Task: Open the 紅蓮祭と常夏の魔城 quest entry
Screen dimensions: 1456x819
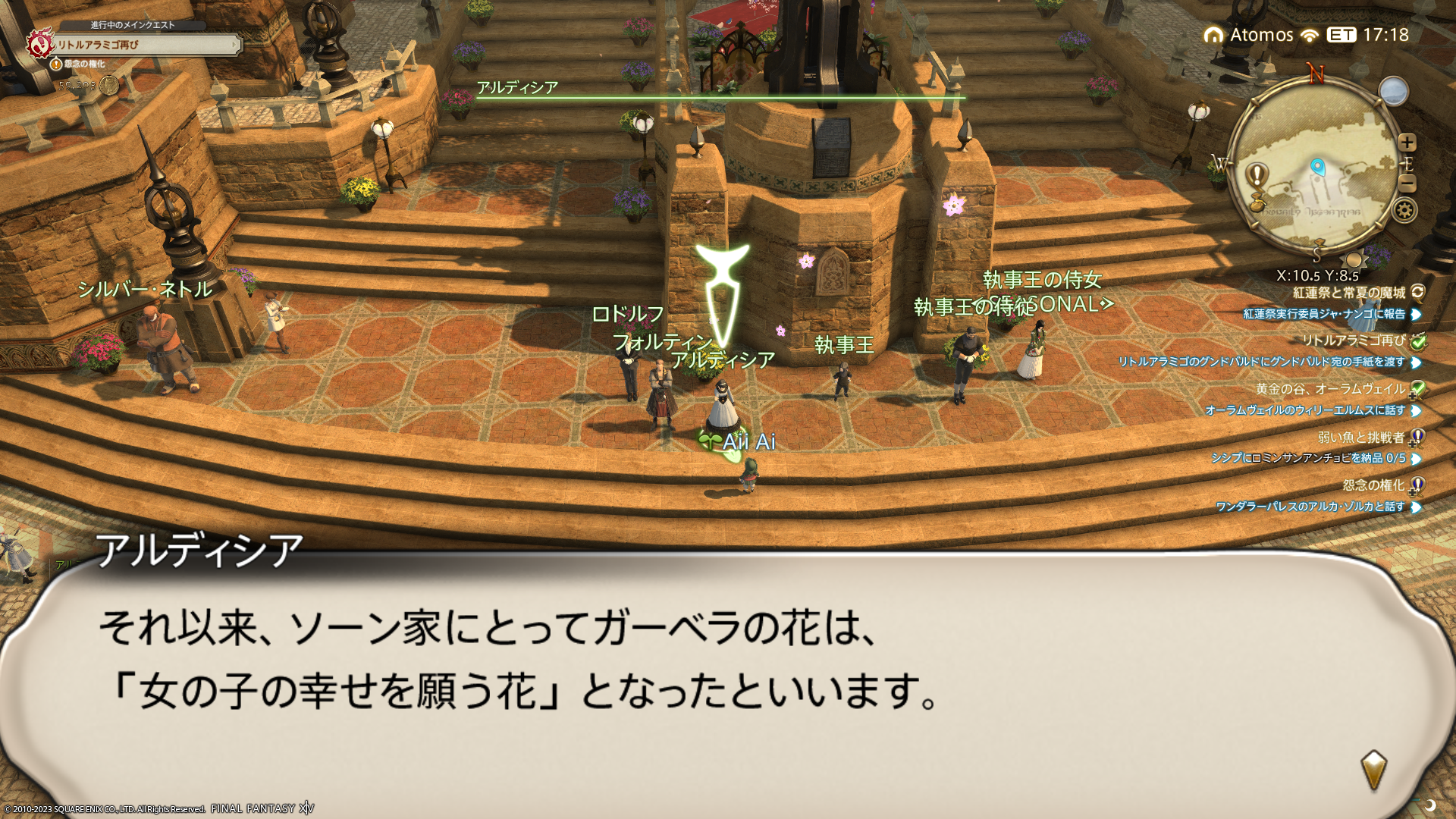Action: (x=1348, y=293)
